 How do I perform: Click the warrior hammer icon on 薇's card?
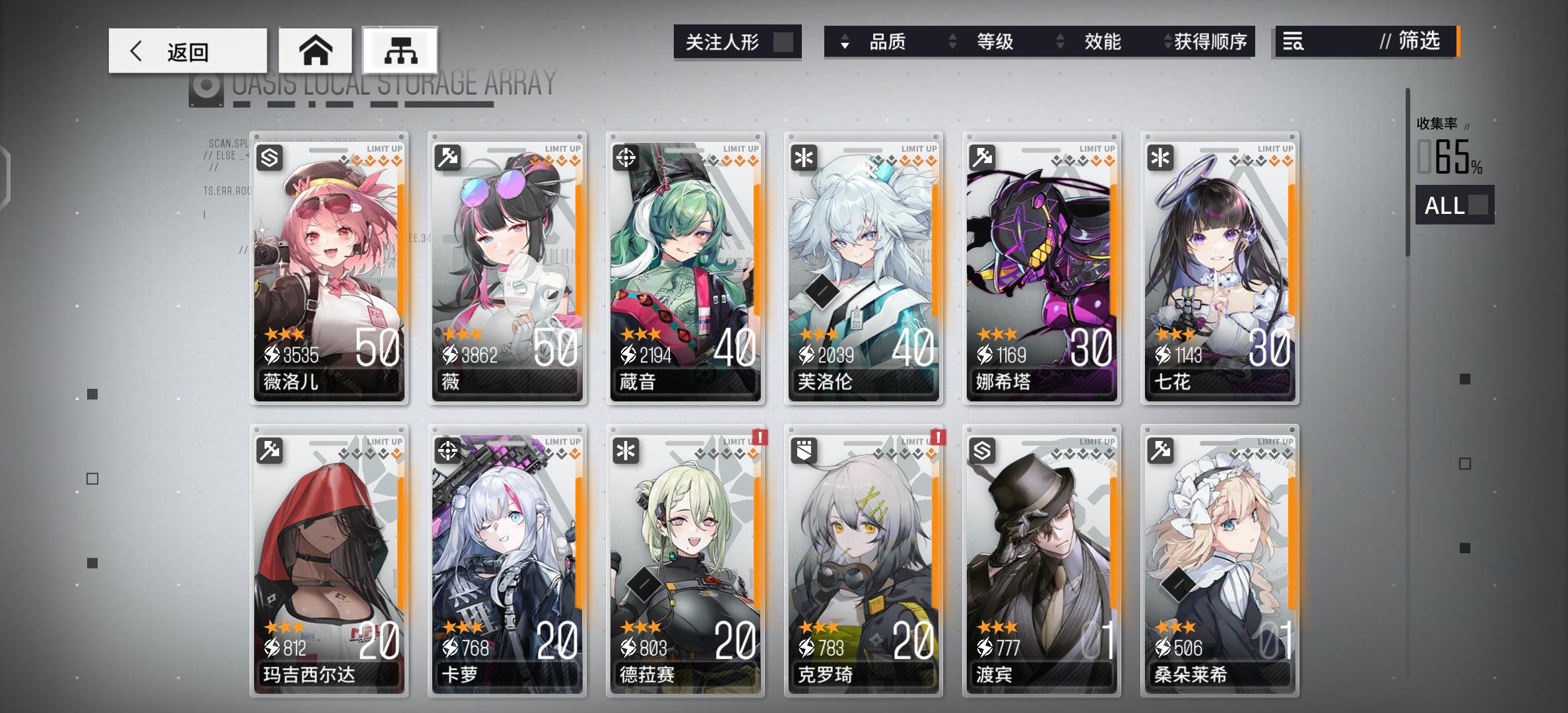(x=447, y=158)
